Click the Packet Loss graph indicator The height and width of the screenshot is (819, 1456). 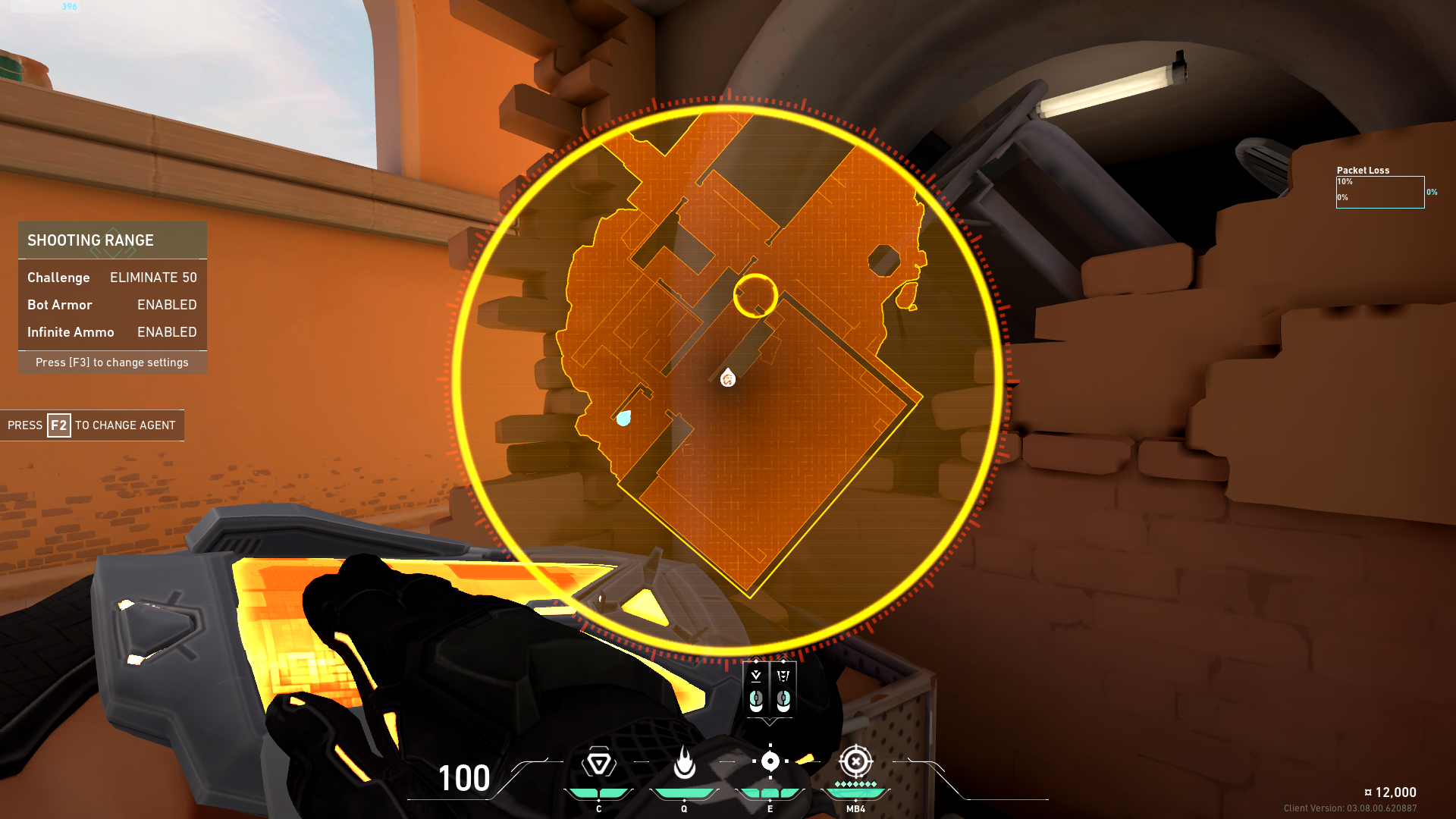coord(1381,193)
